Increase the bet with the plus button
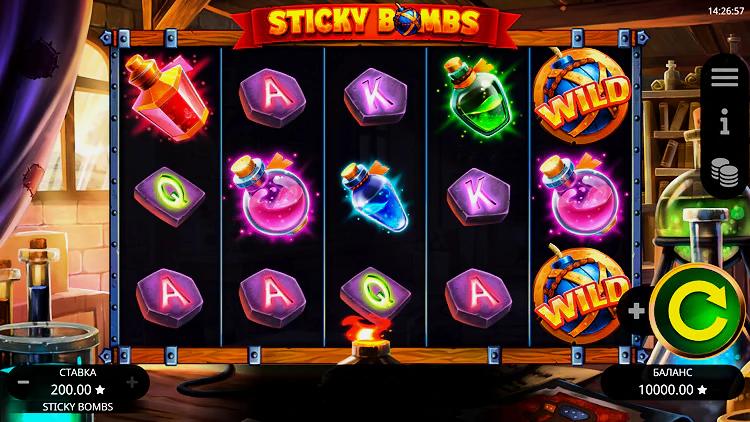This screenshot has height=422, width=750. tap(132, 382)
